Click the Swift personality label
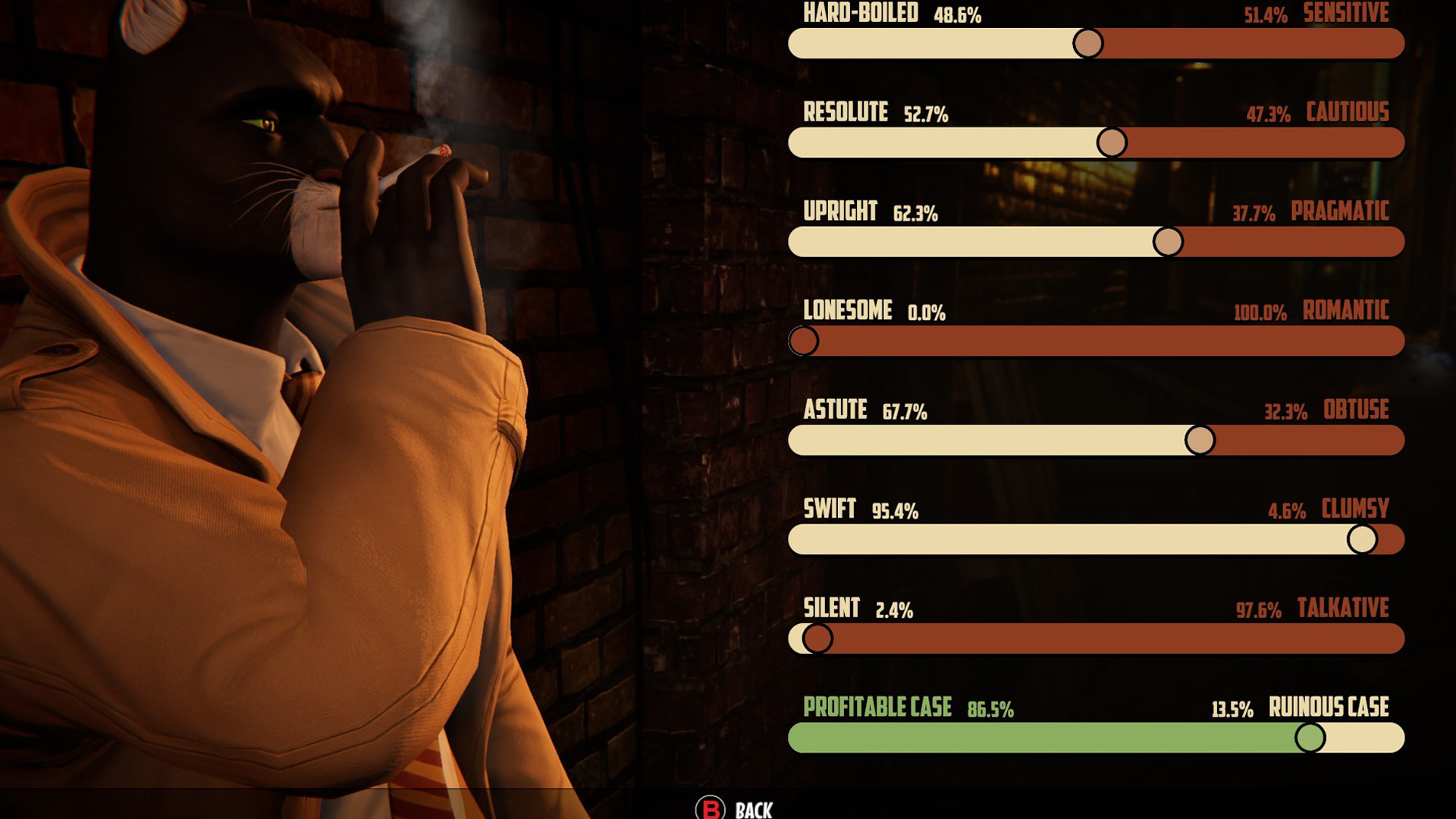The height and width of the screenshot is (819, 1456). click(830, 510)
